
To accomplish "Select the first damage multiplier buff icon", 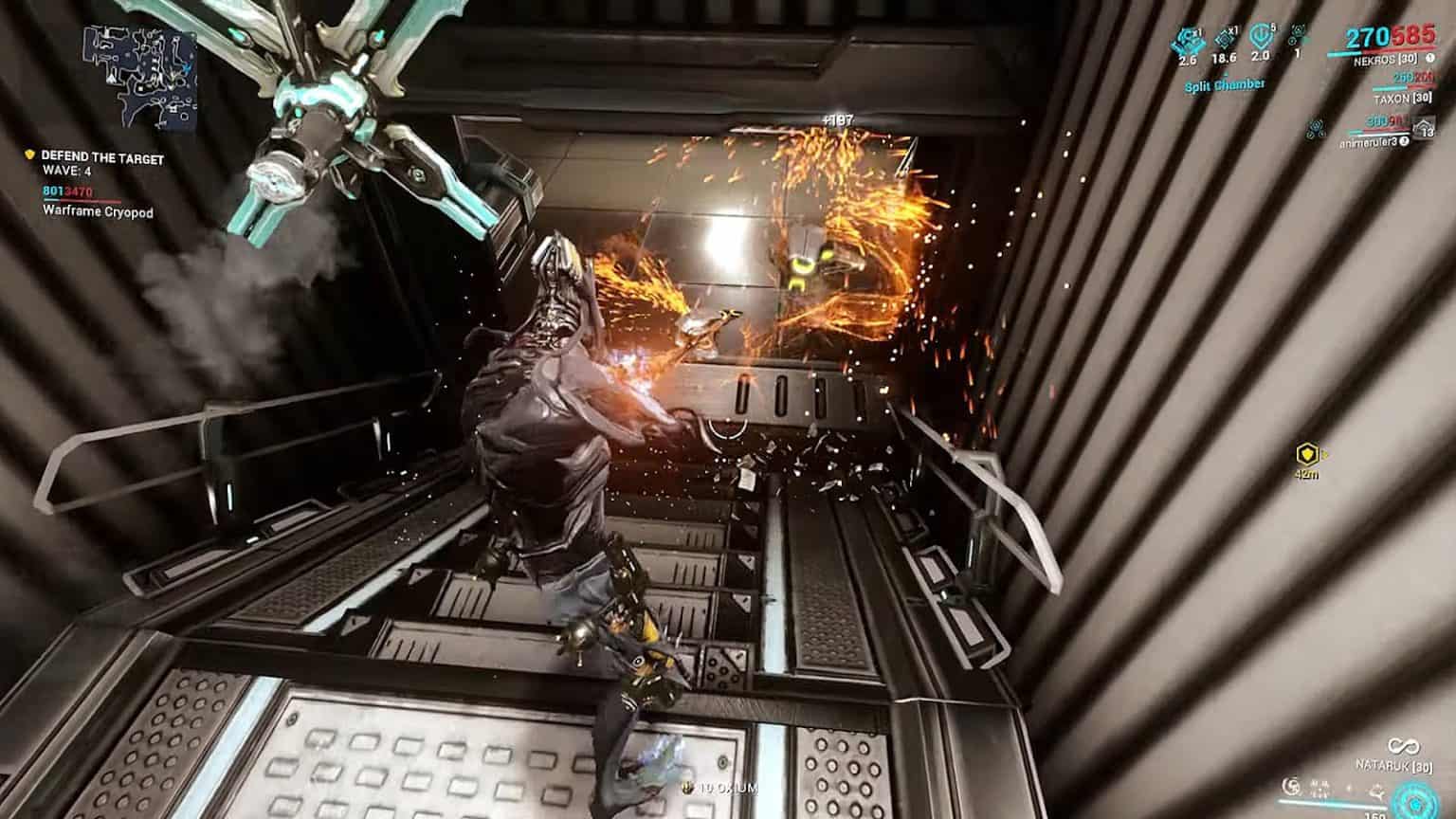I will (x=1188, y=41).
